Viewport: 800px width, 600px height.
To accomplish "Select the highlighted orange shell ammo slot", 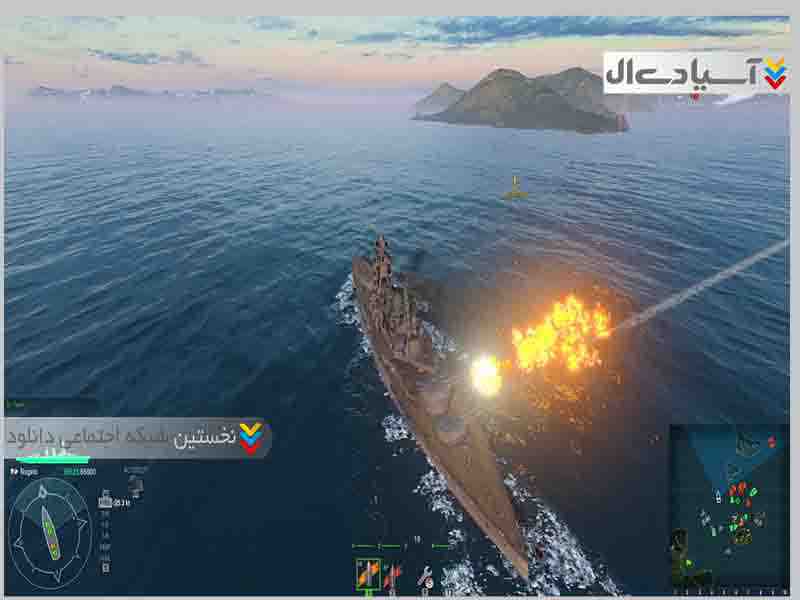I will [x=367, y=573].
